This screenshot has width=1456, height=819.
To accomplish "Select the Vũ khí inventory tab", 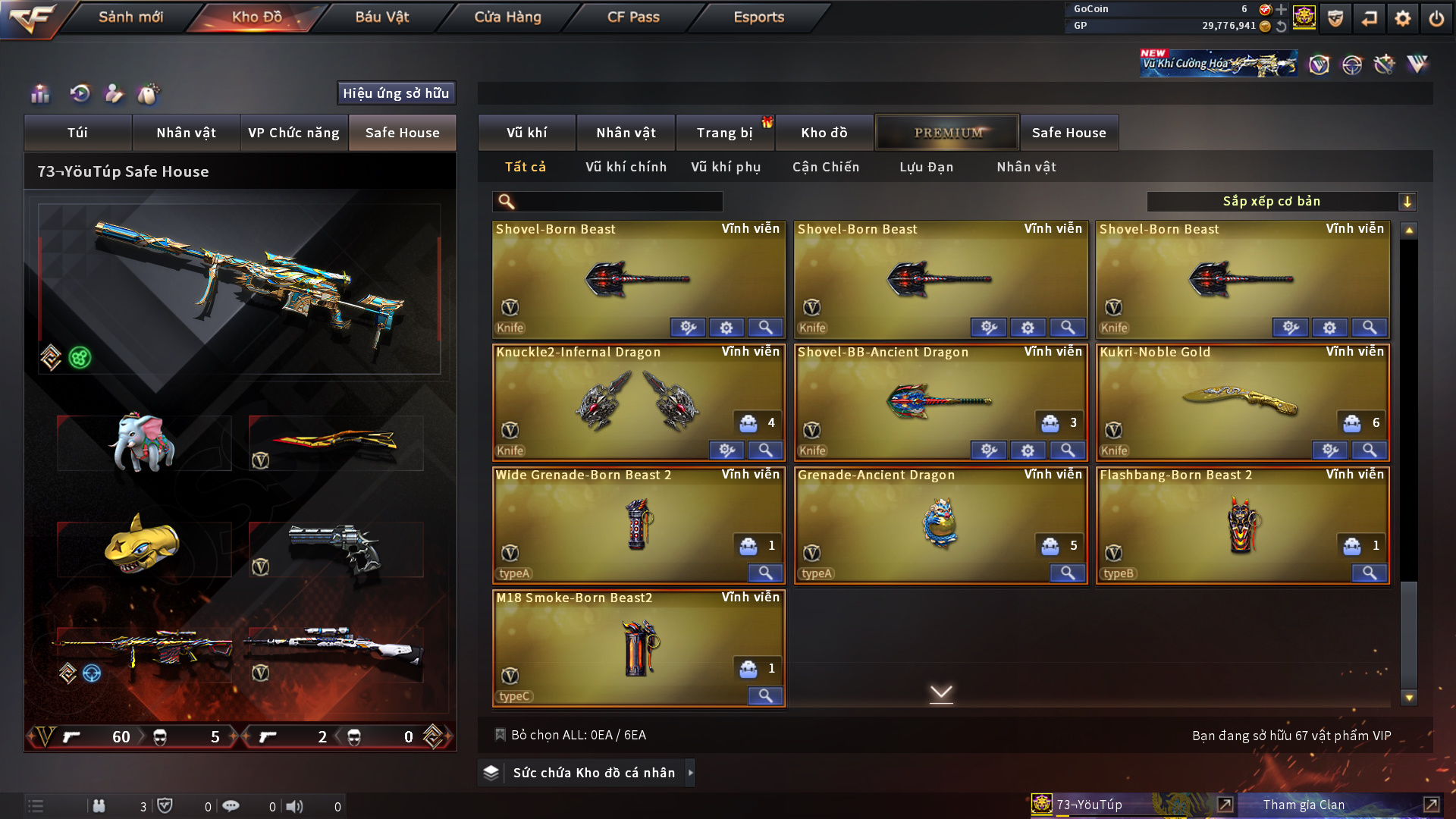I will click(x=526, y=133).
